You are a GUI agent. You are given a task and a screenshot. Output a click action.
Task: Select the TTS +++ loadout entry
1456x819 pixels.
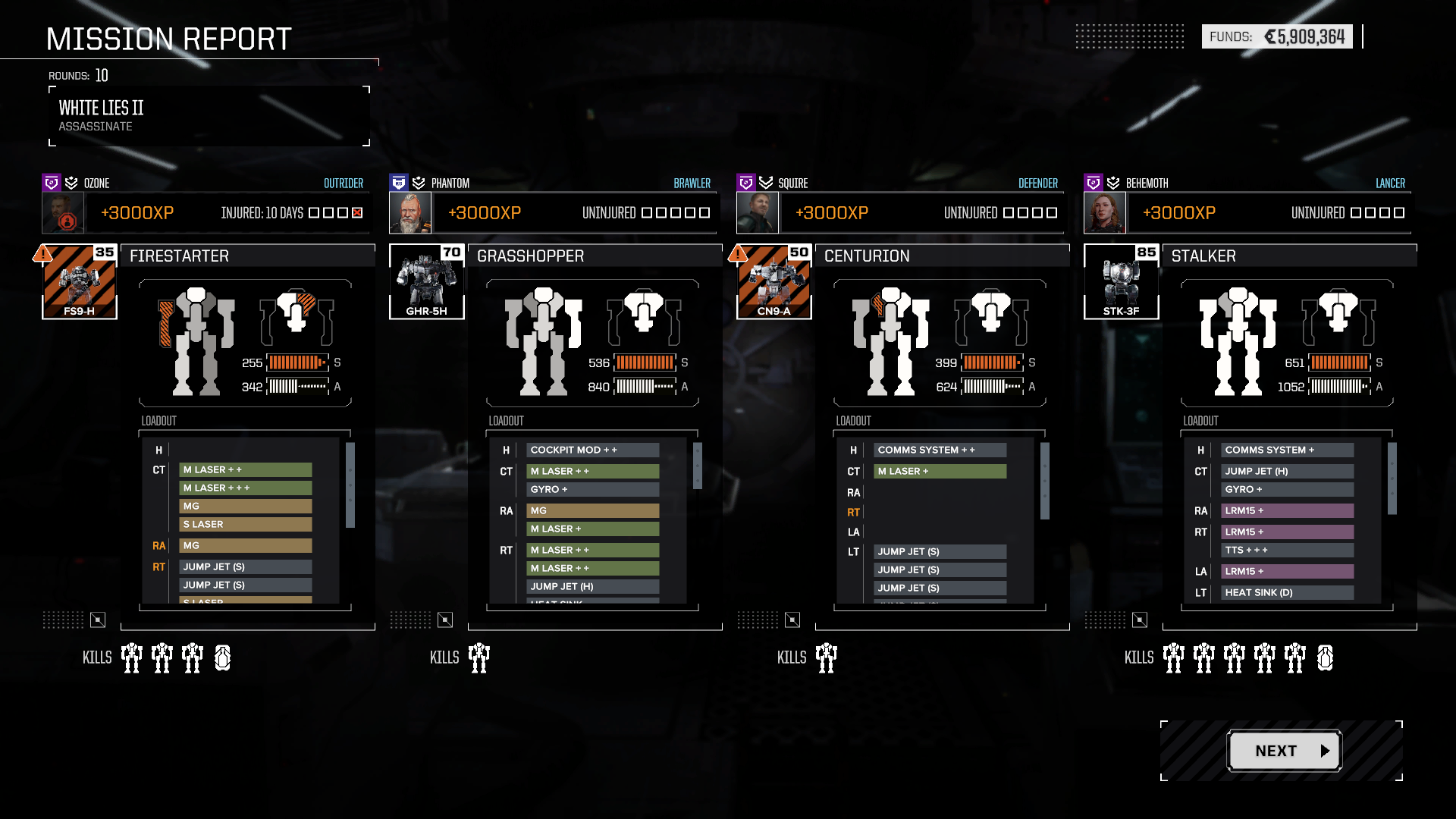tap(1287, 551)
